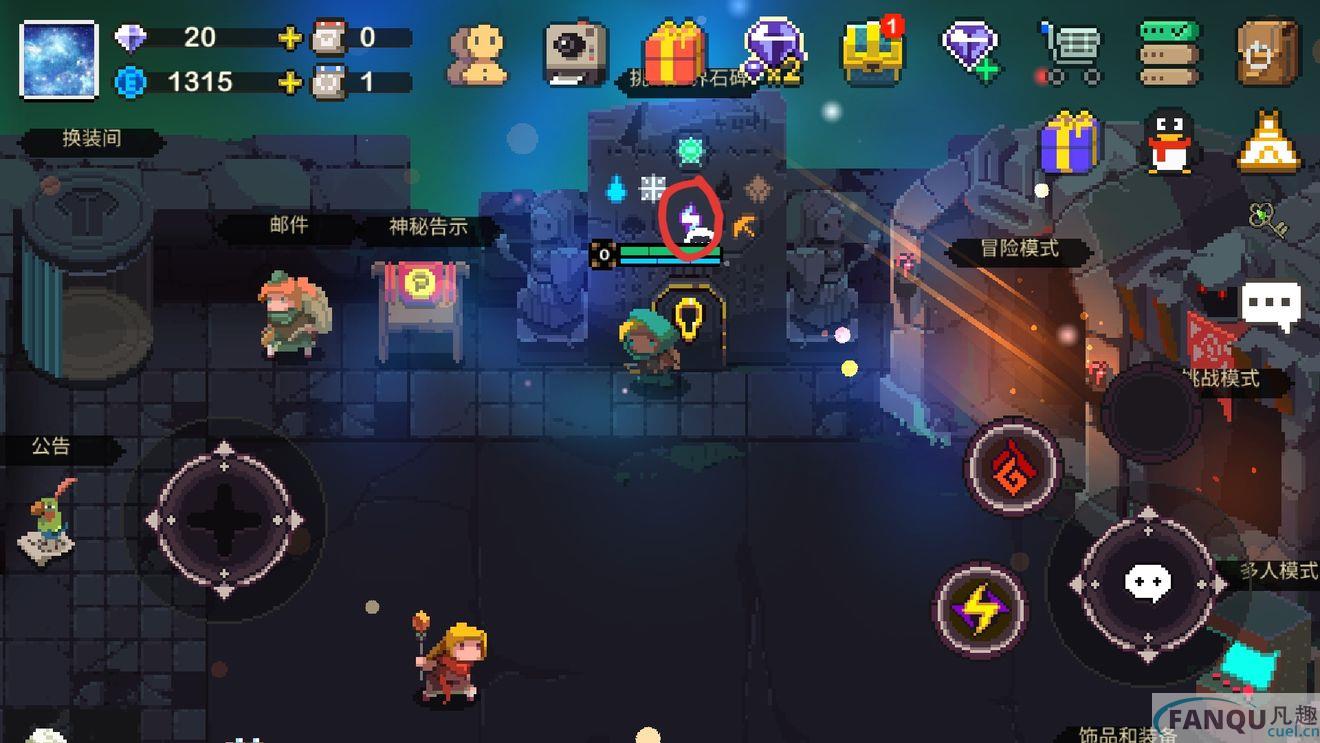Open the white chat bubble with three dots
Viewport: 1320px width, 743px height.
[x=1271, y=303]
